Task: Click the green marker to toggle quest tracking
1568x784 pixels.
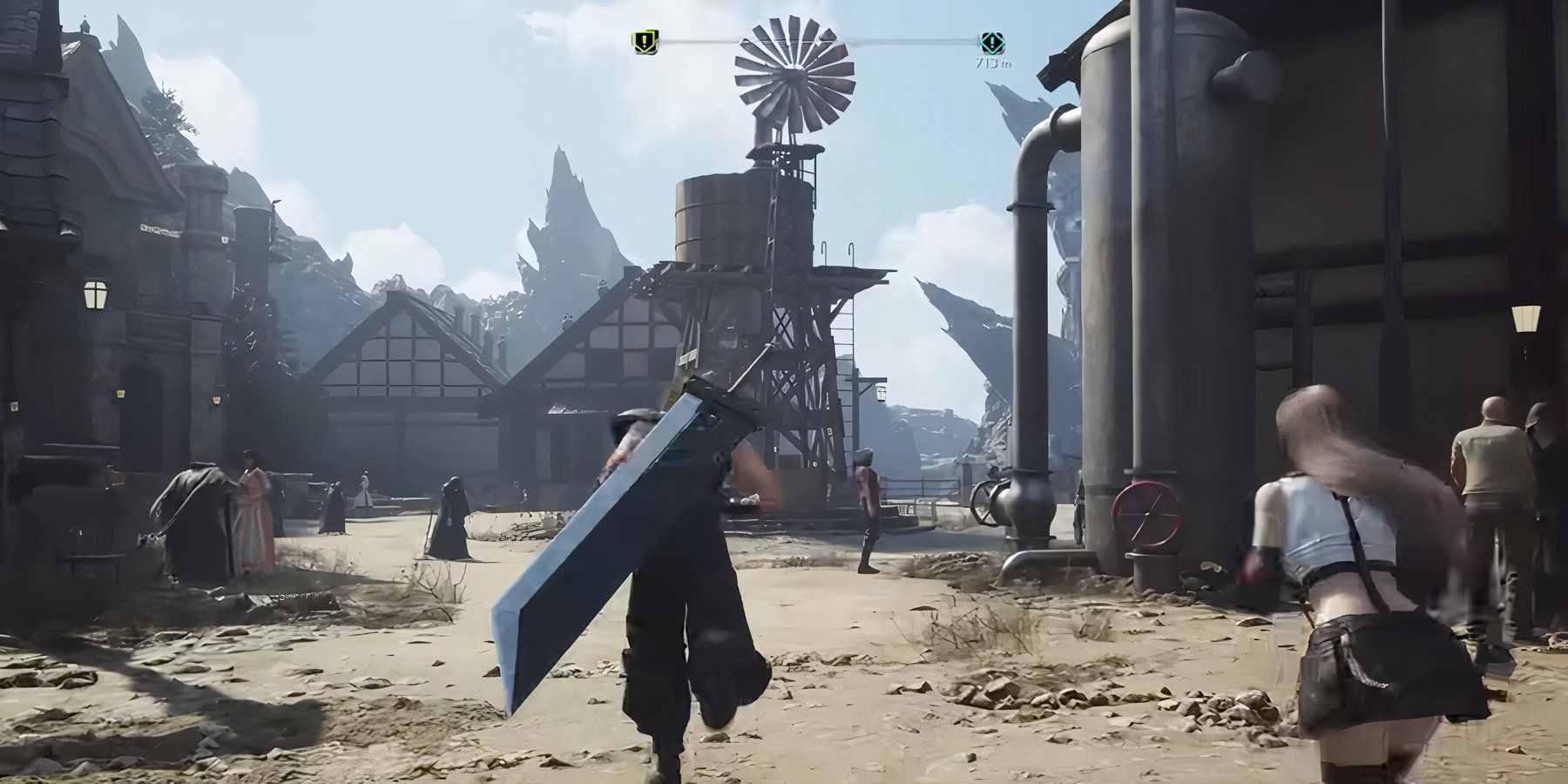Action: [x=644, y=40]
